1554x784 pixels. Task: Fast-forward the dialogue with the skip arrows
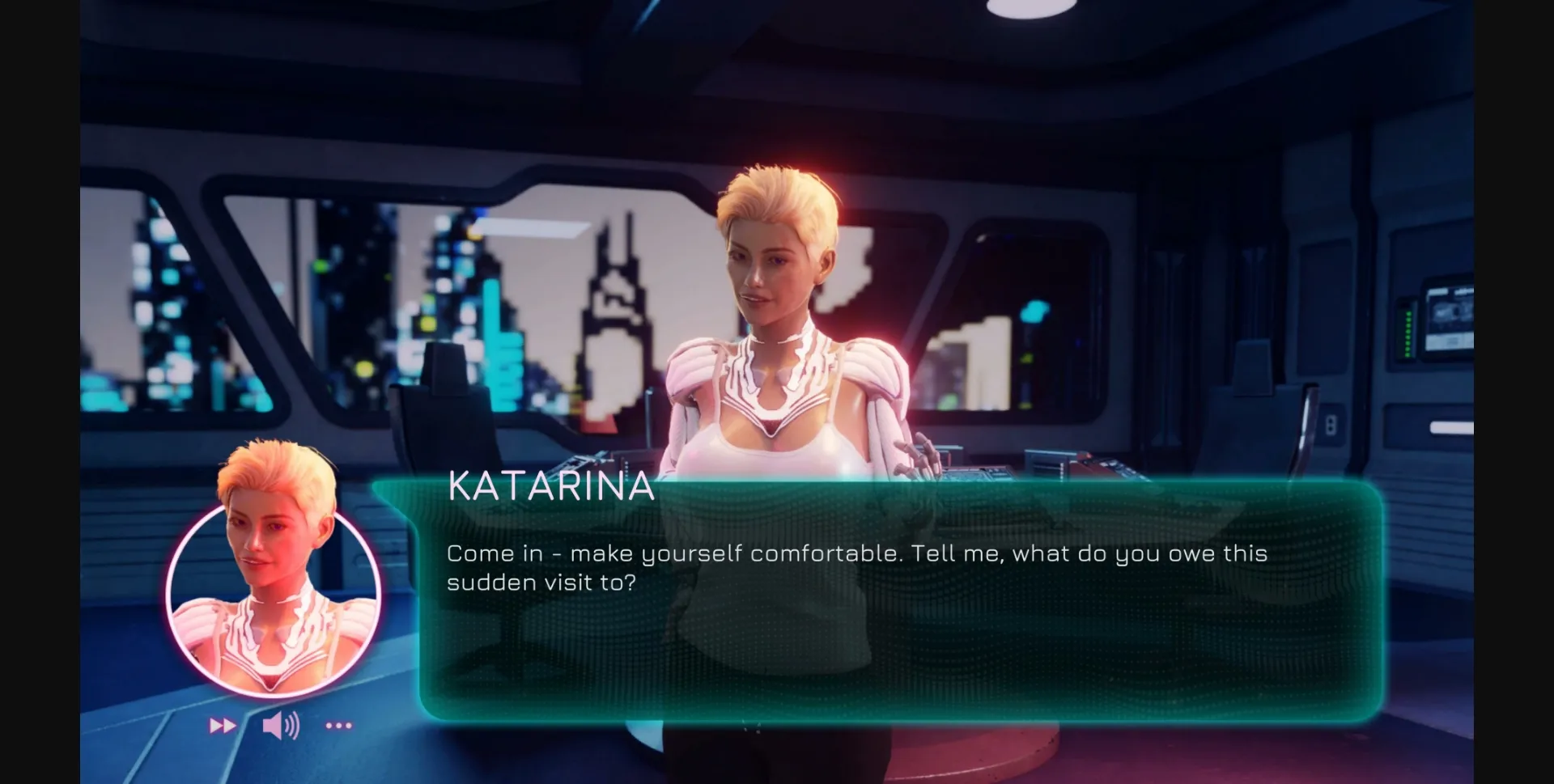pos(223,726)
